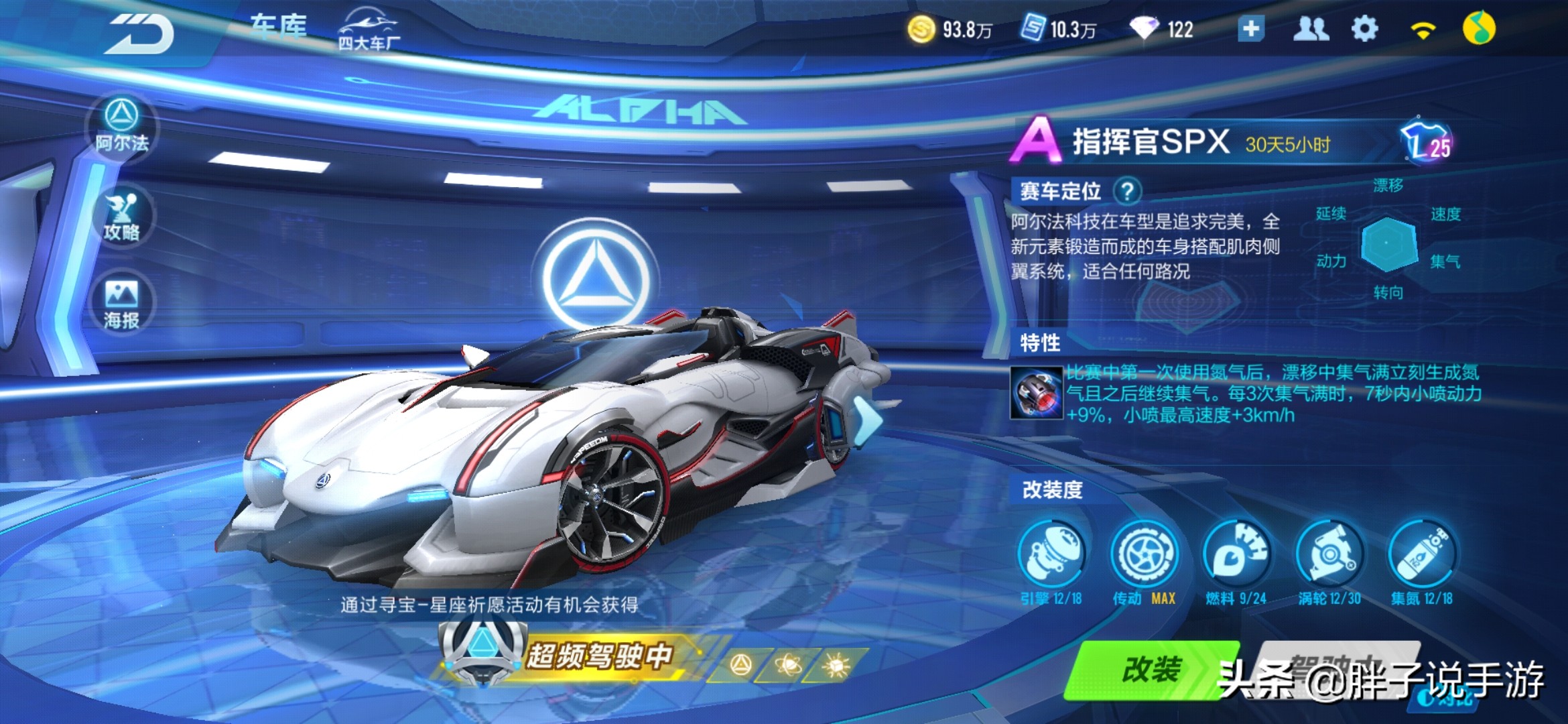View the 海报 poster
The height and width of the screenshot is (724, 1568).
[x=121, y=304]
